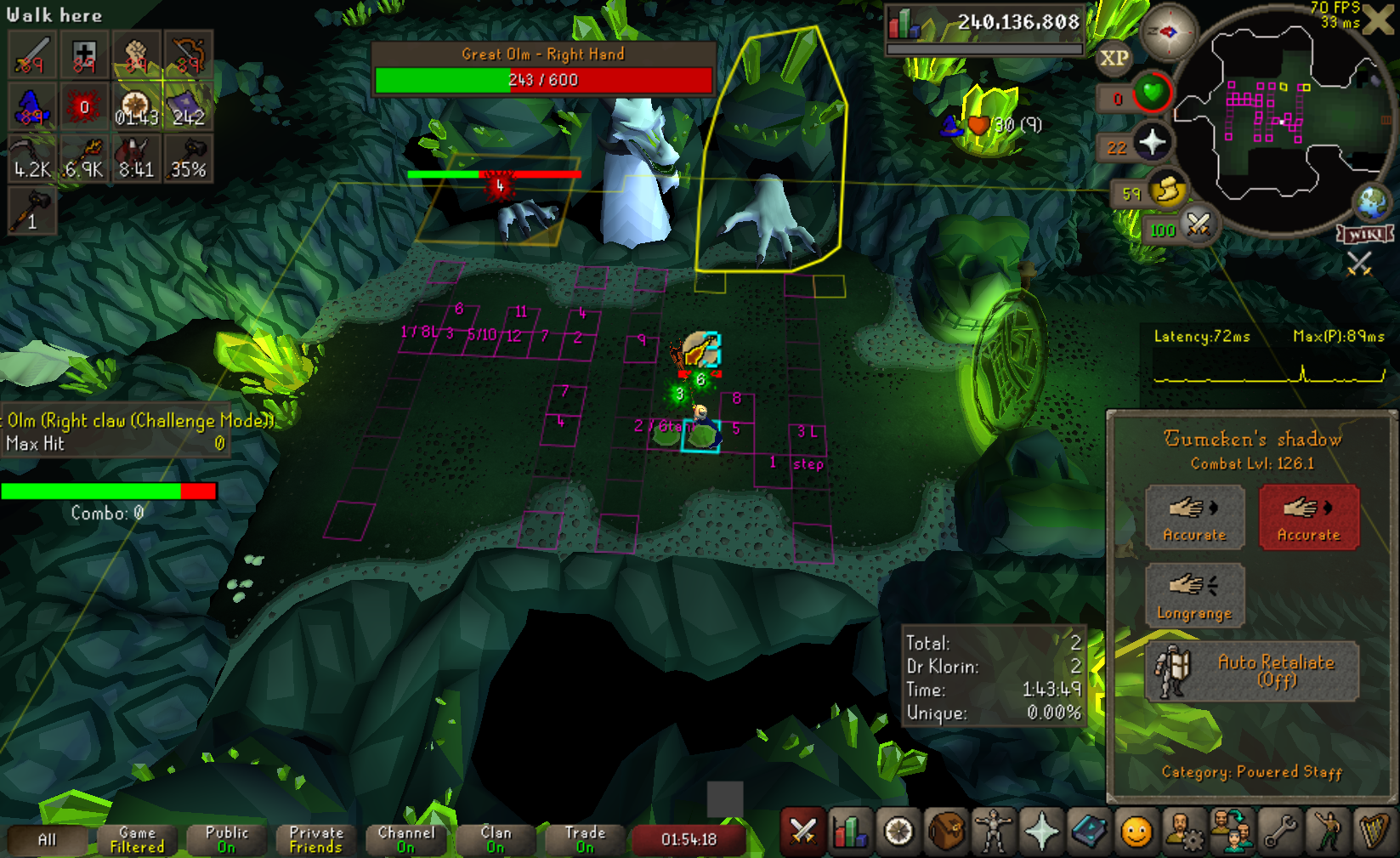1400x858 pixels.
Task: Toggle the Clan chat filter tab
Action: coord(496,839)
